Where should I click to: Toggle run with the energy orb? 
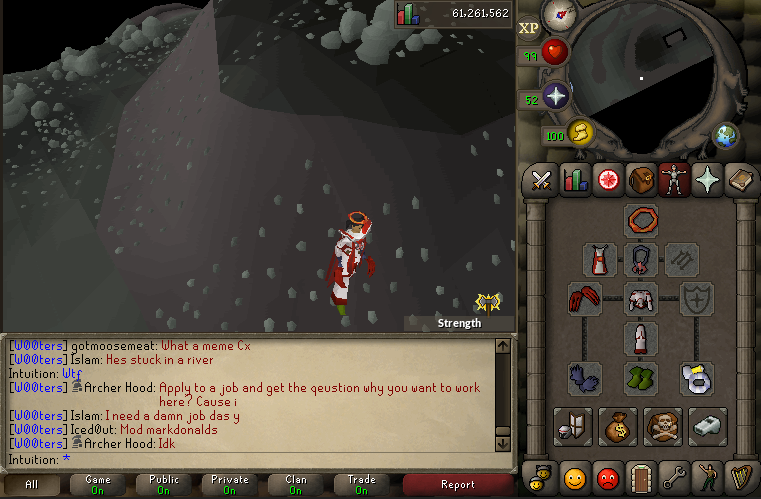pyautogui.click(x=581, y=132)
